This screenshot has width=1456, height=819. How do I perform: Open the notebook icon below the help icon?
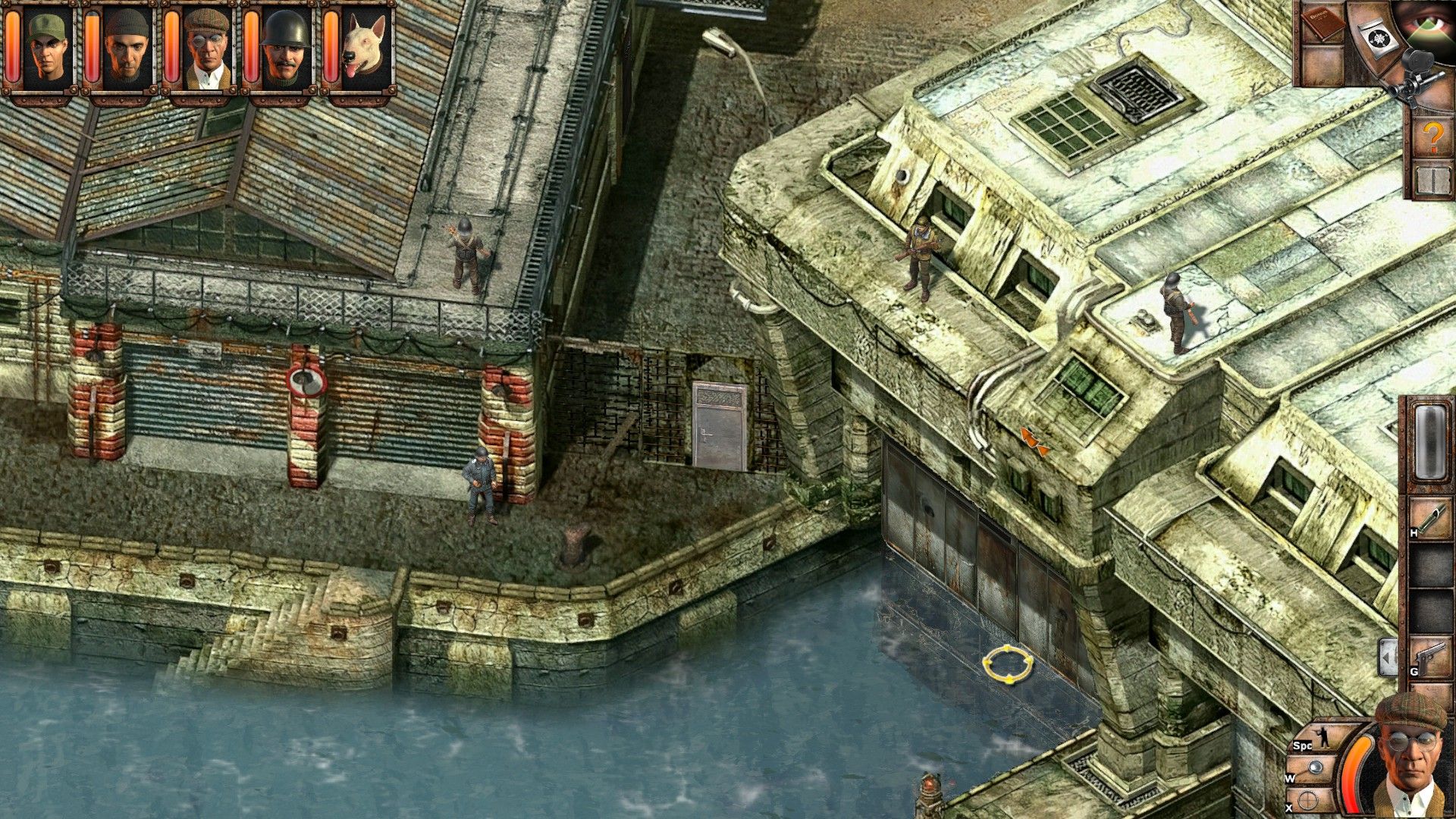(1432, 180)
